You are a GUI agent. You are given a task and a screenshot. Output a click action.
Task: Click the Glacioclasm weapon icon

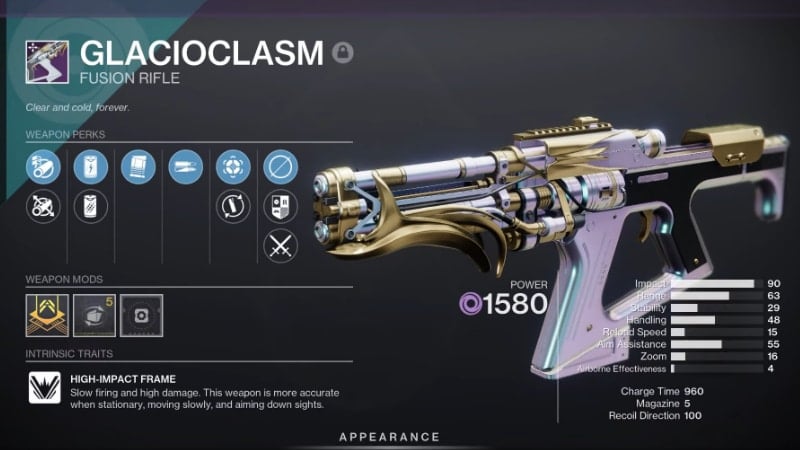[47, 62]
